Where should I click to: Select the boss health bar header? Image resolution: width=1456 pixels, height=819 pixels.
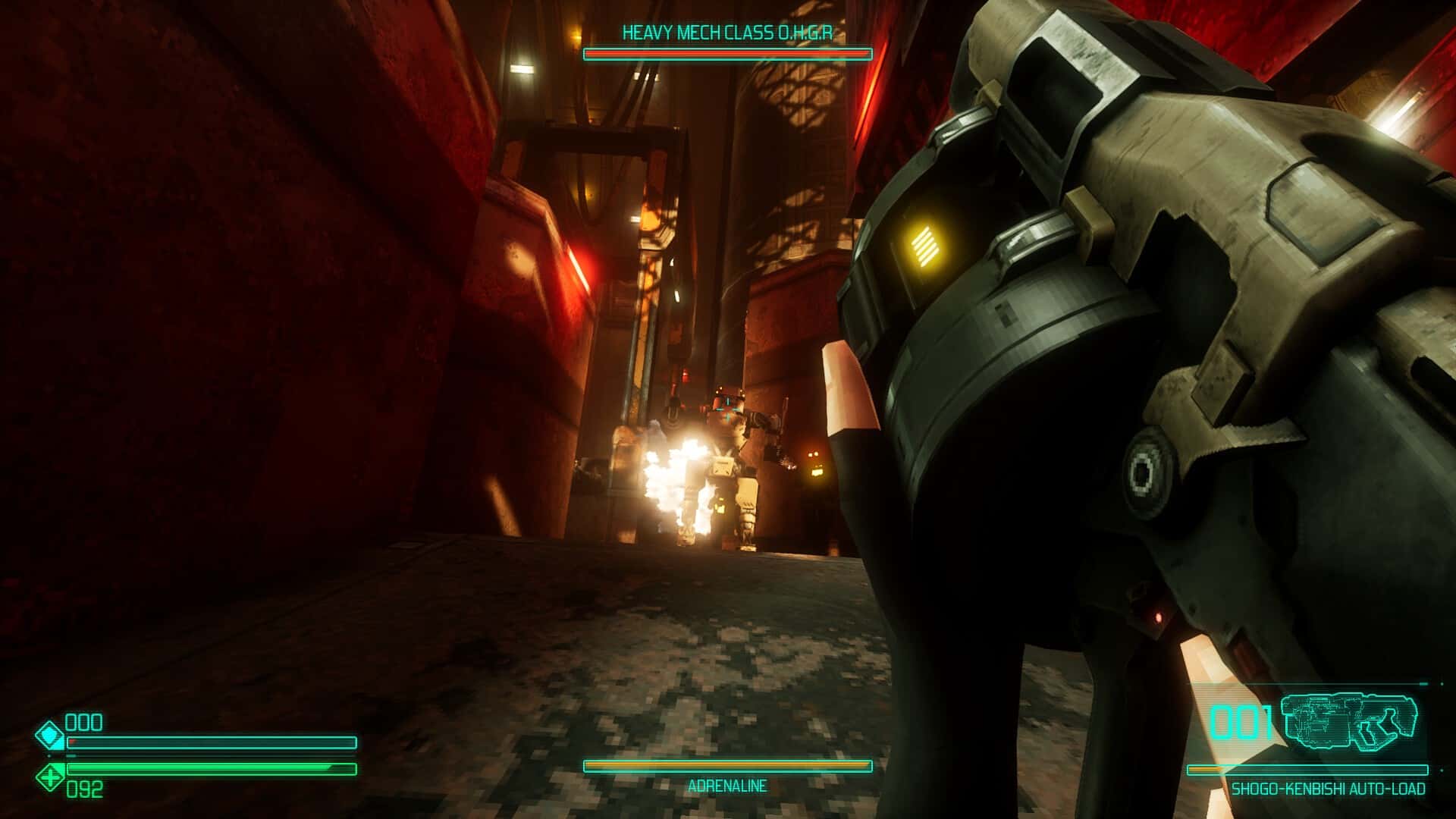click(x=728, y=53)
